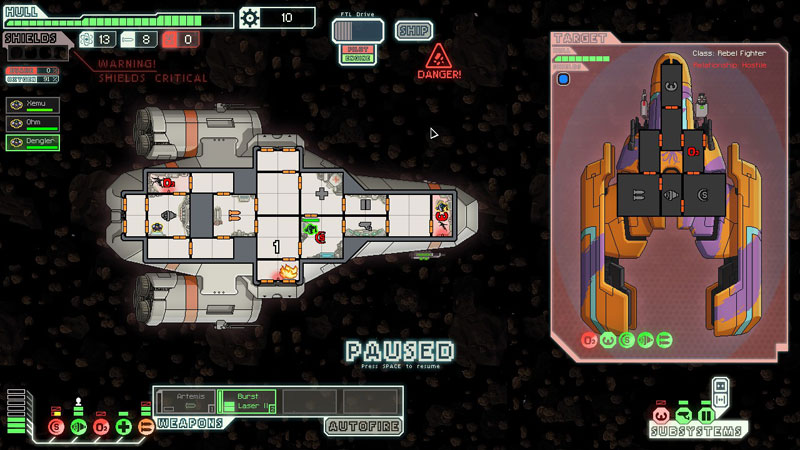The height and width of the screenshot is (450, 800).
Task: Open all doors with the top door button
Action: pos(719,385)
